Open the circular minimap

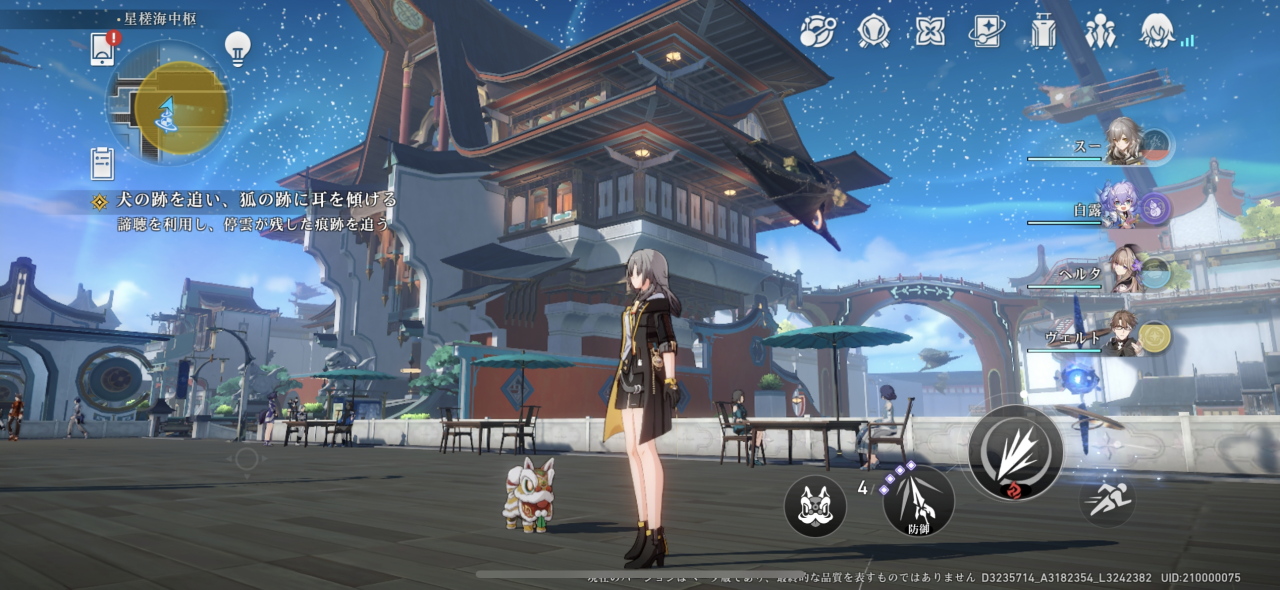point(168,103)
